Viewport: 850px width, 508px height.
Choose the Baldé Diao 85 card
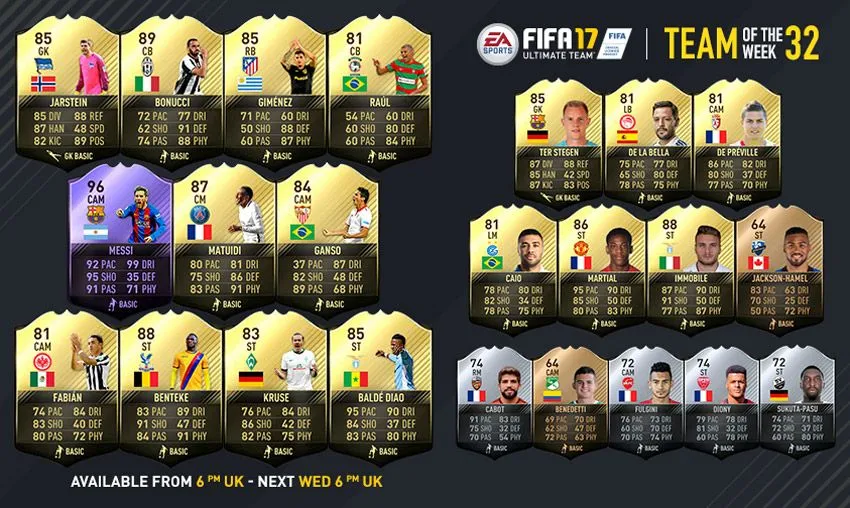[x=377, y=392]
